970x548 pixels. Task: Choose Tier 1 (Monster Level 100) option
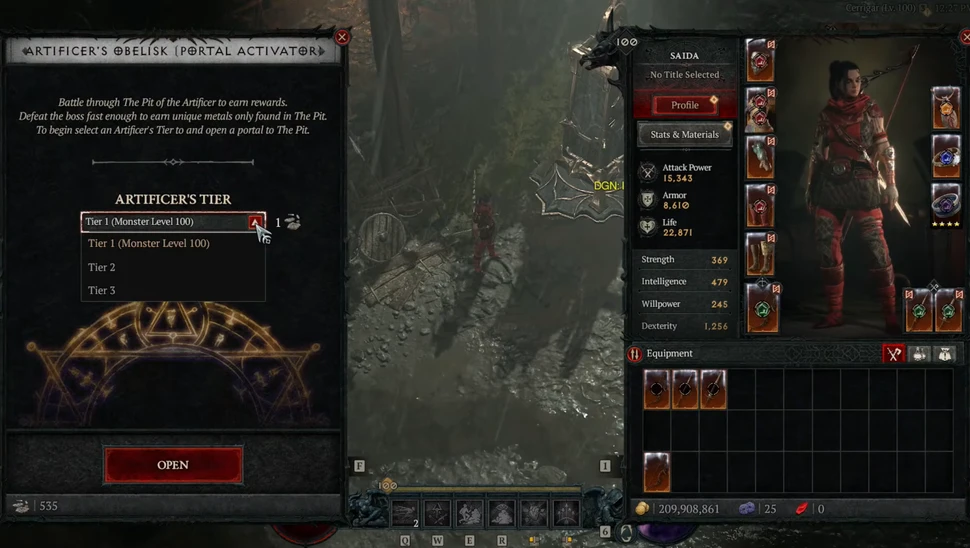(x=149, y=244)
